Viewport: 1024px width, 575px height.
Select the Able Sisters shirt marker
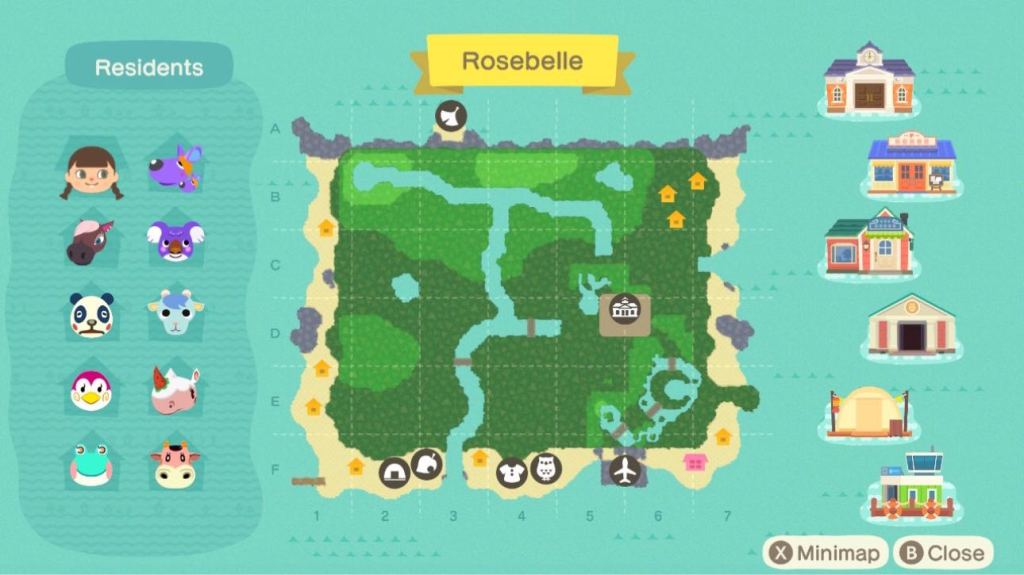click(512, 472)
